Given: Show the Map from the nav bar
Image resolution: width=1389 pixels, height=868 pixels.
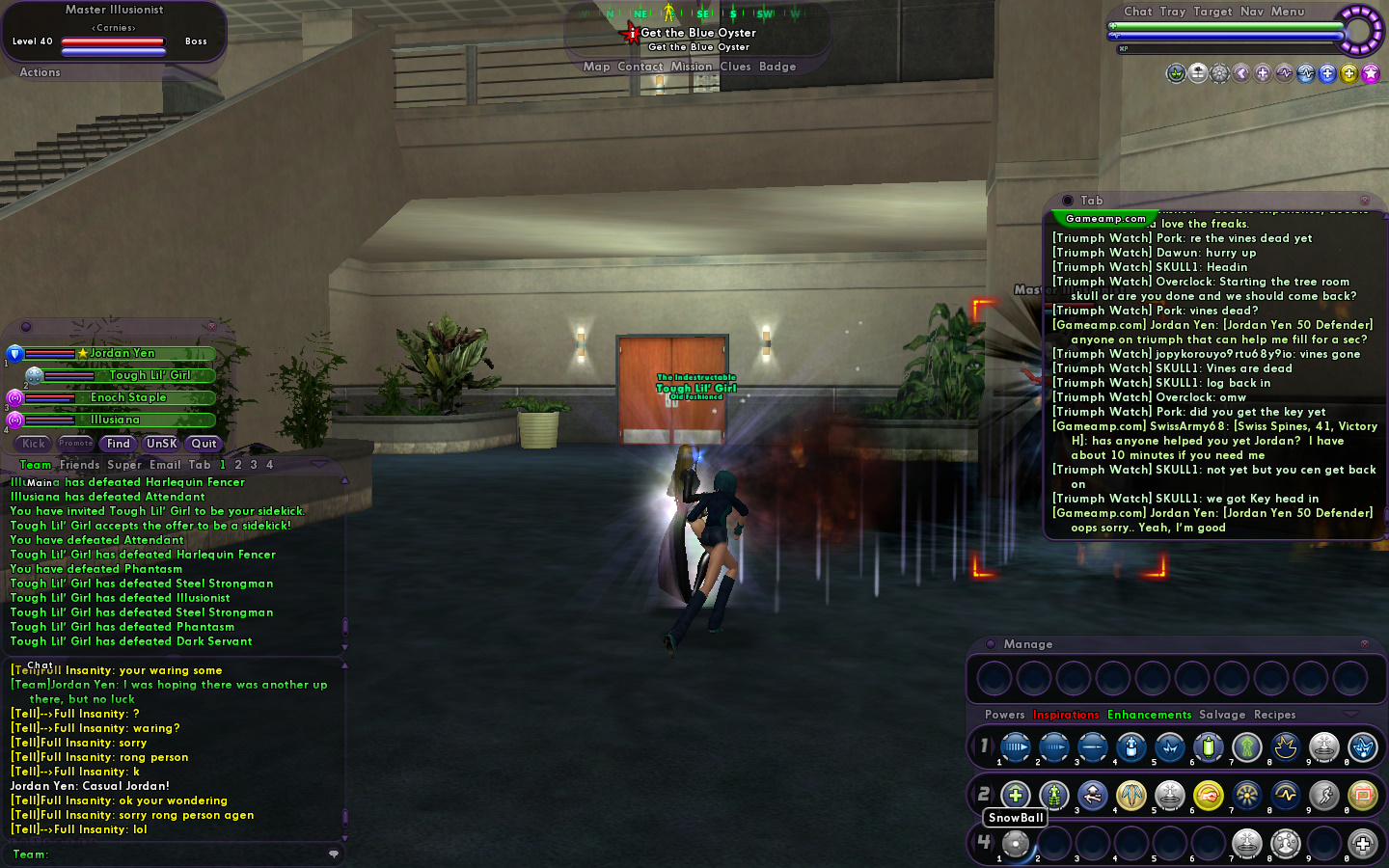Looking at the screenshot, I should coord(596,67).
